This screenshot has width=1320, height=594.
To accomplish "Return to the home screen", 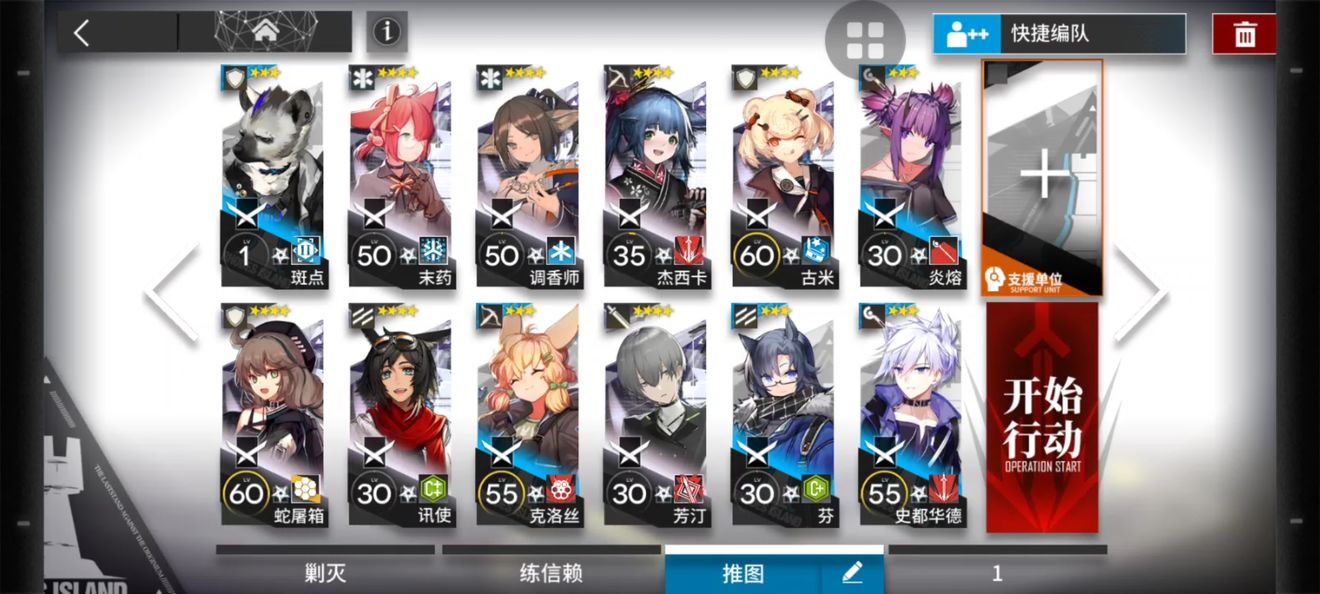I will (265, 32).
